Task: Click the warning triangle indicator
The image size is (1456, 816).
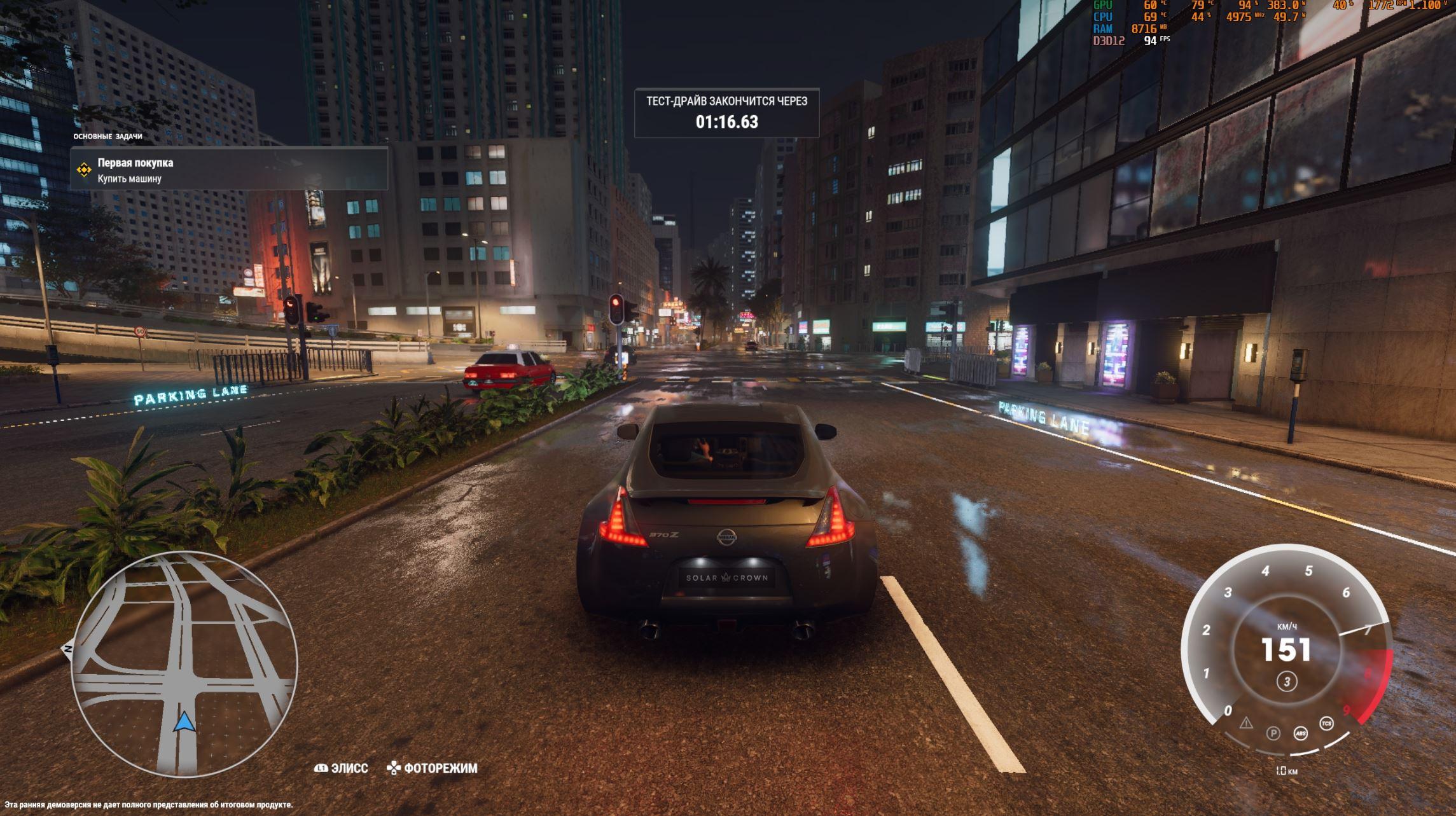Action: 1245,723
